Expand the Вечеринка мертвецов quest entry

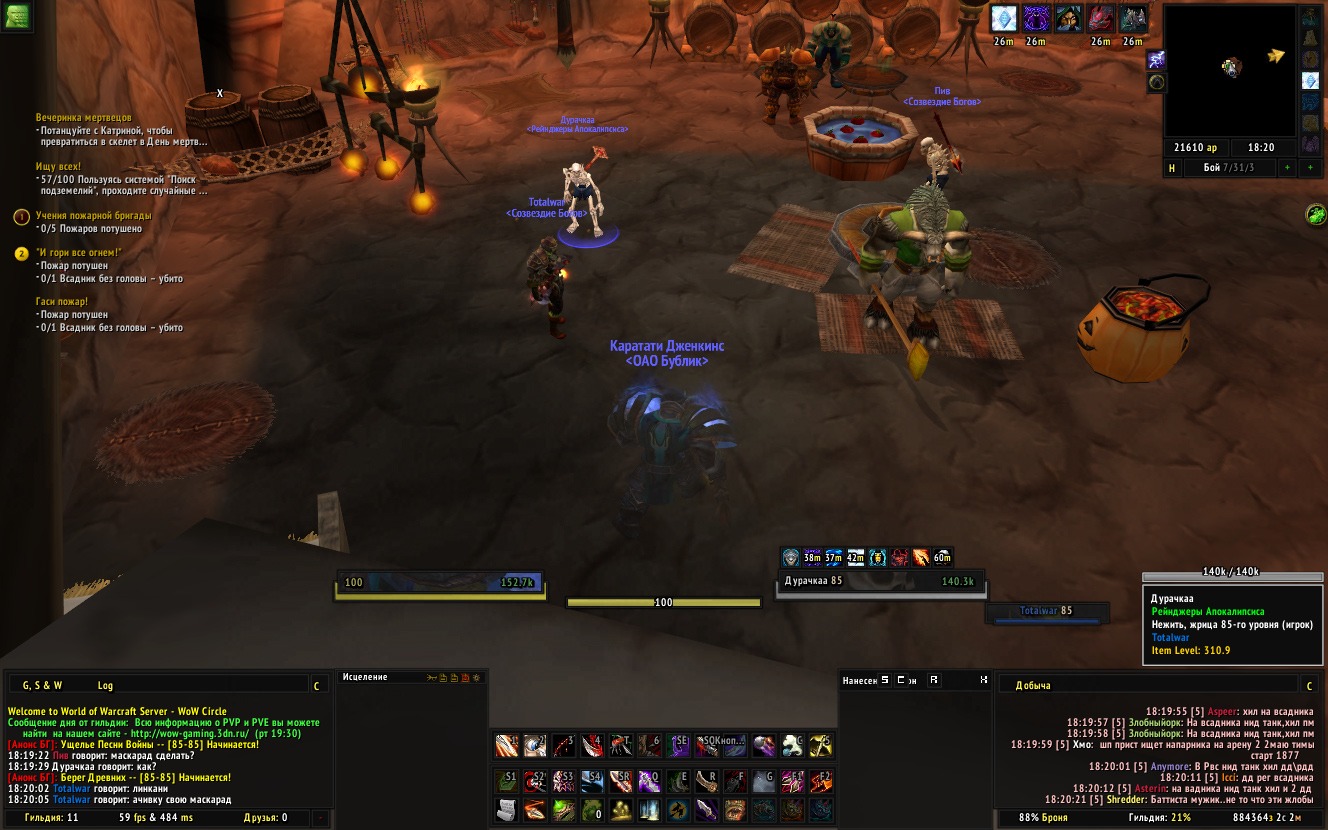[83, 118]
